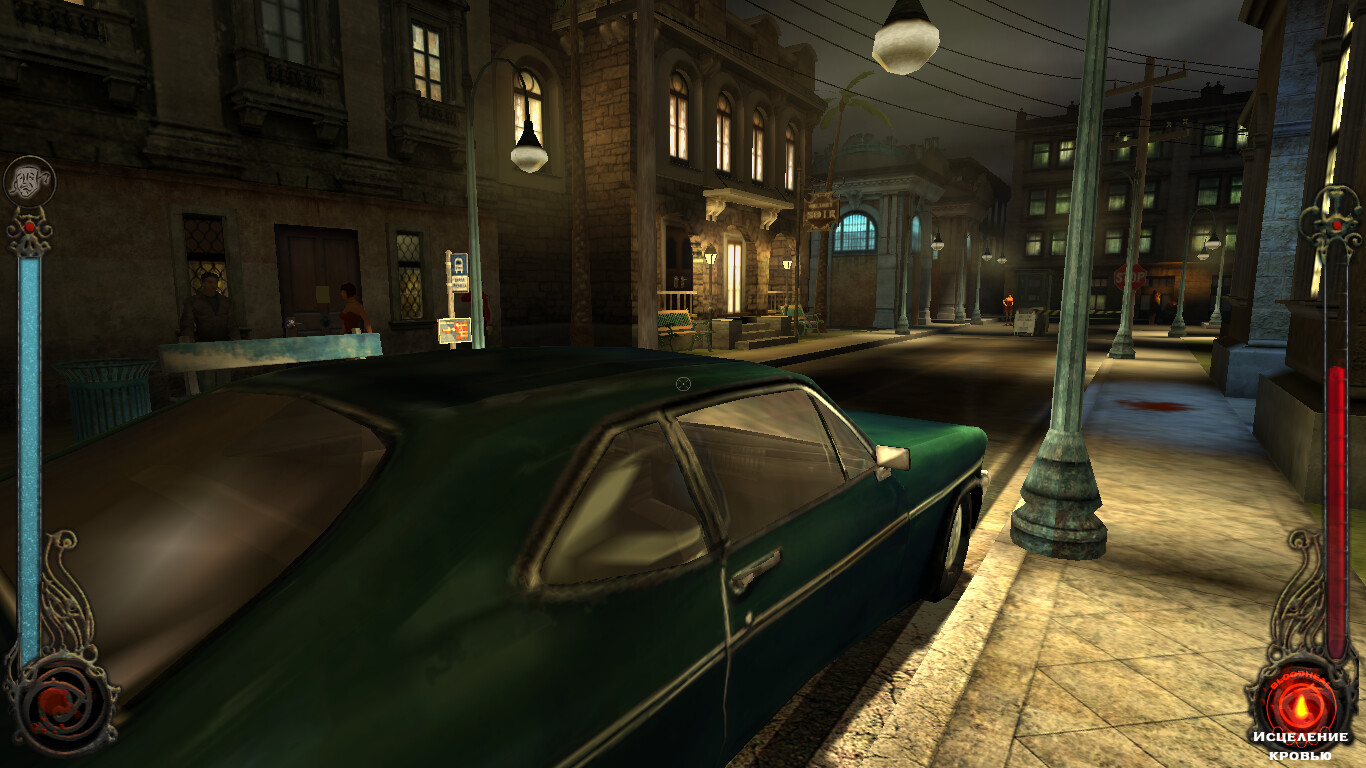Click the Masquerade mask status icon
Image resolution: width=1366 pixels, height=768 pixels.
[29, 182]
